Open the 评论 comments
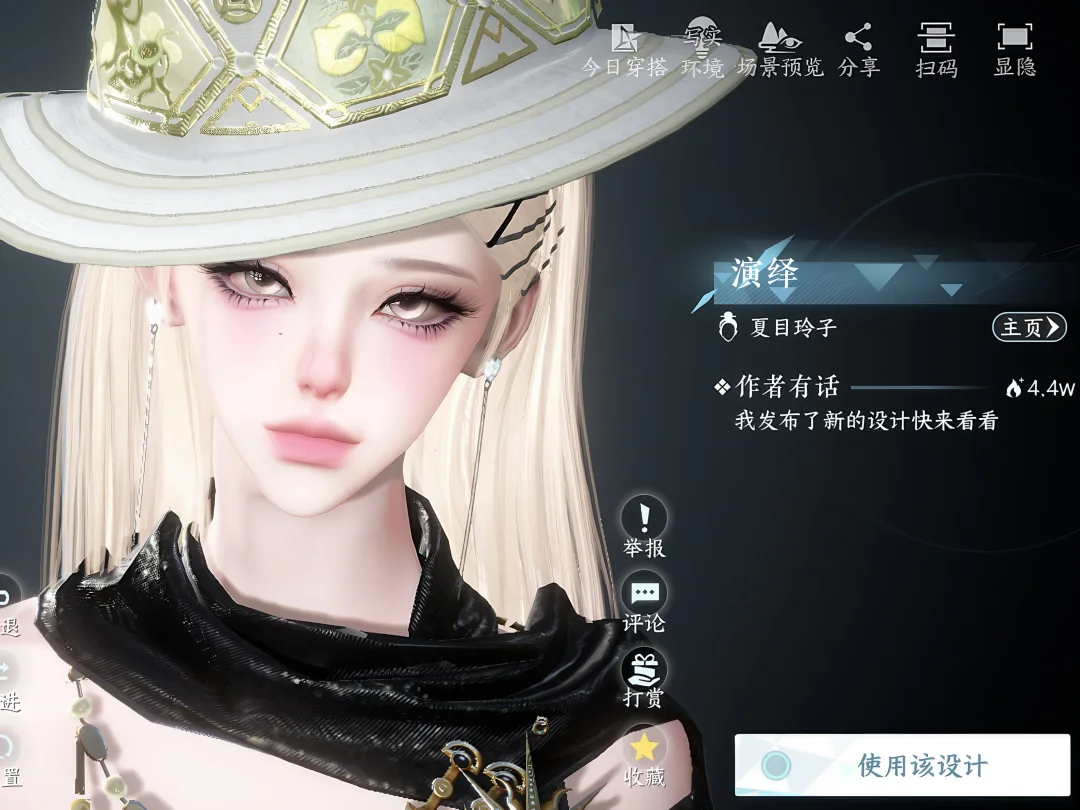The width and height of the screenshot is (1080, 810). pos(644,604)
